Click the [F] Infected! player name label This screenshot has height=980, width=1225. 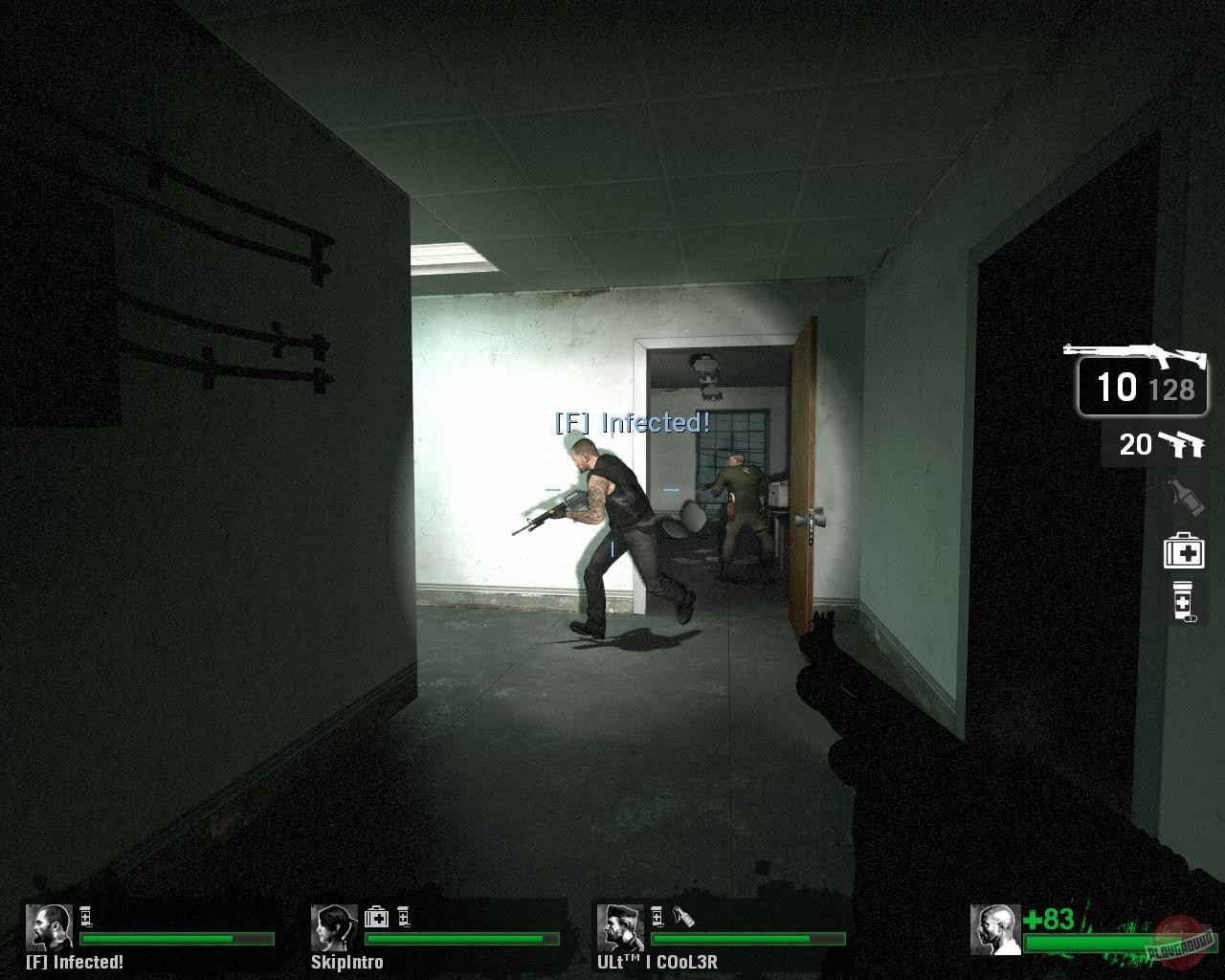(x=77, y=962)
